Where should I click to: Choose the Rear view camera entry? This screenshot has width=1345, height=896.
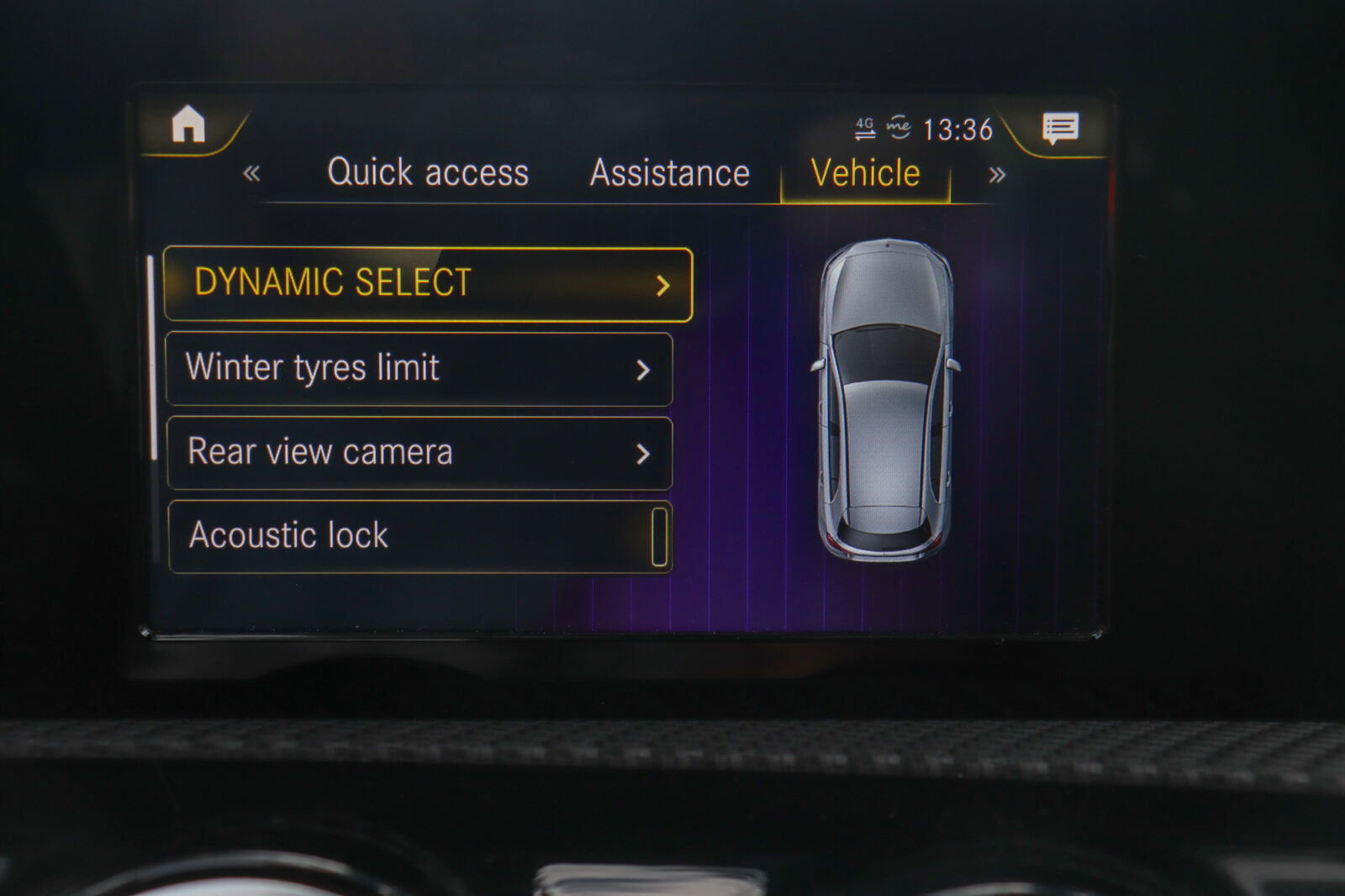(419, 453)
